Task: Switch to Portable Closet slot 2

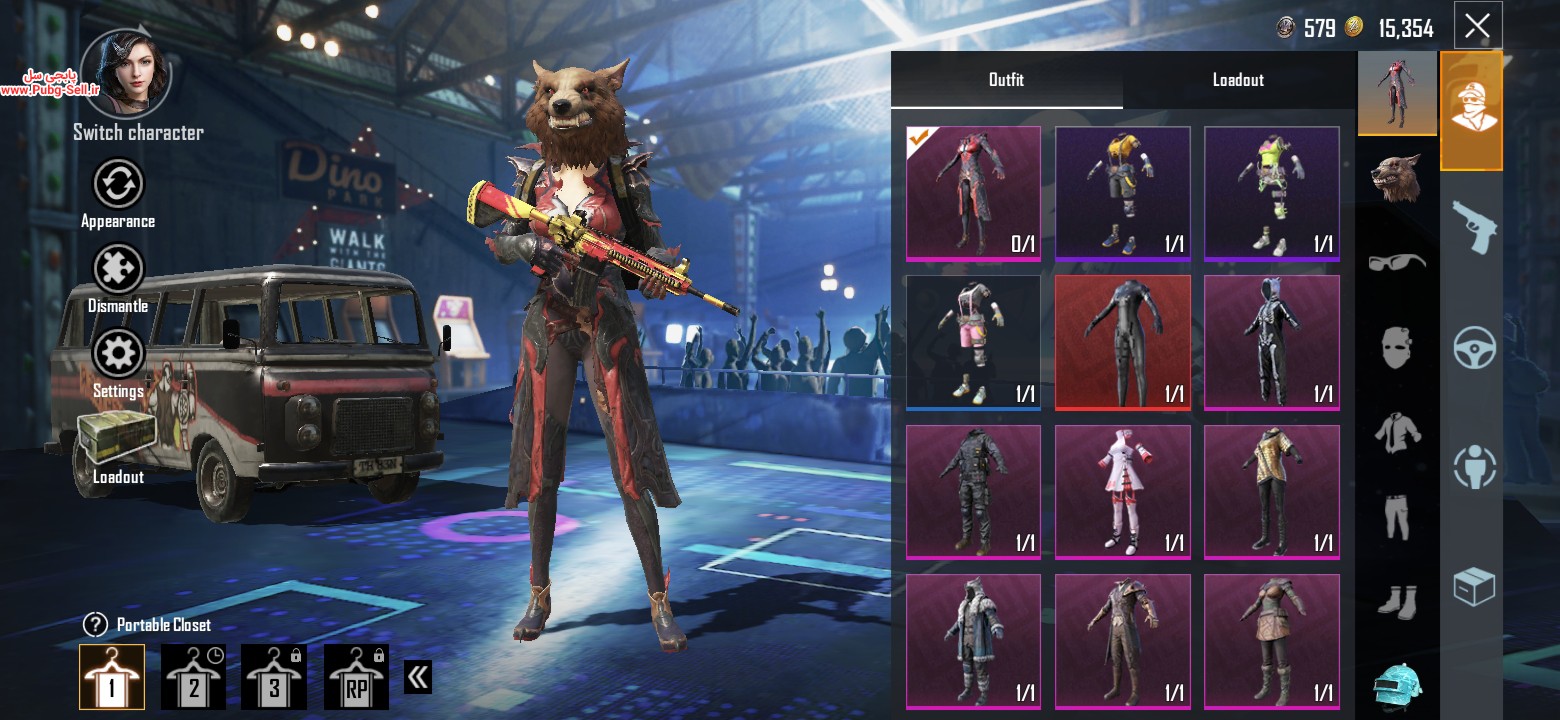Action: pyautogui.click(x=193, y=677)
